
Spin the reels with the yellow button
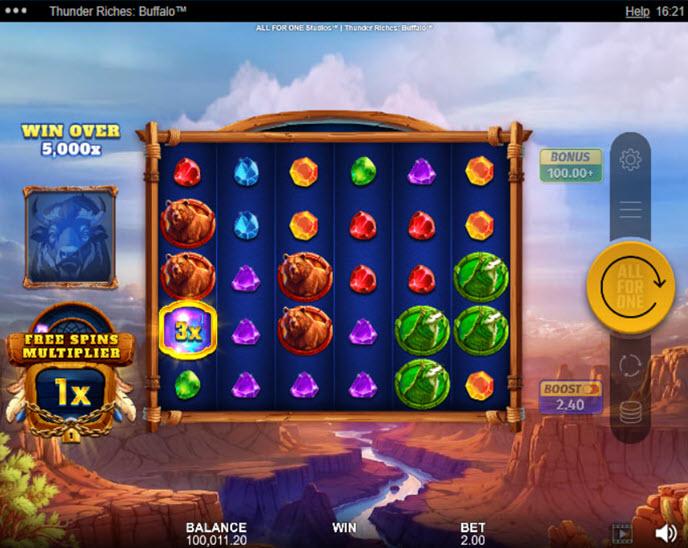[630, 286]
